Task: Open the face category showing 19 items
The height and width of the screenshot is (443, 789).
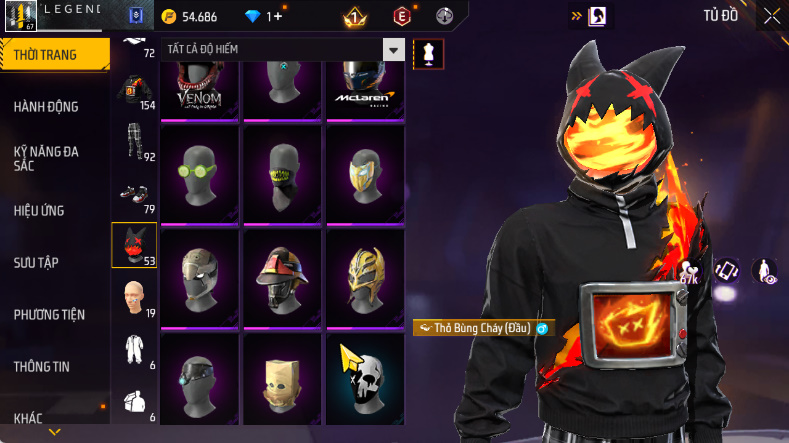Action: 133,298
